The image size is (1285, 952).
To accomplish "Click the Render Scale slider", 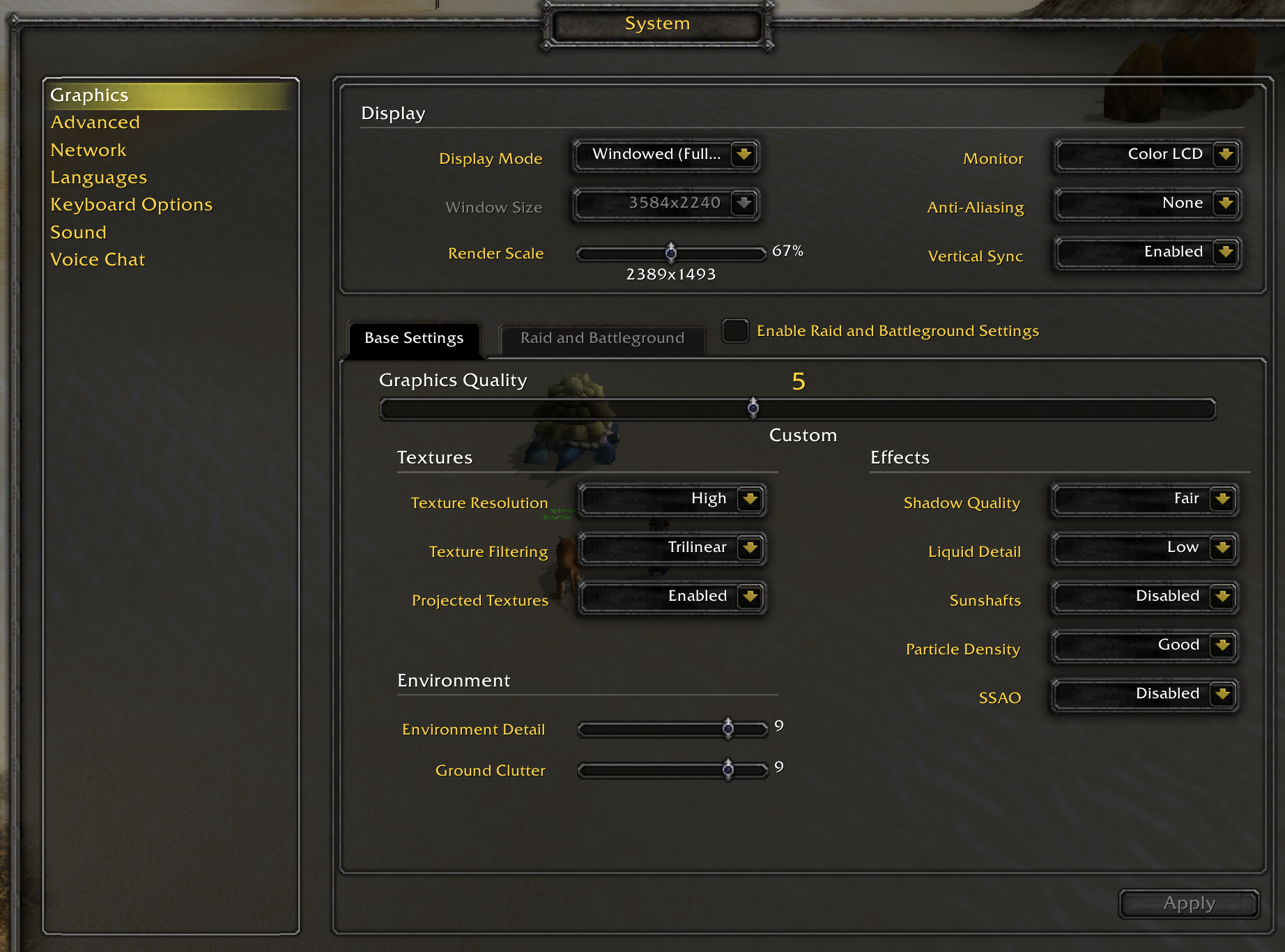I will [670, 252].
